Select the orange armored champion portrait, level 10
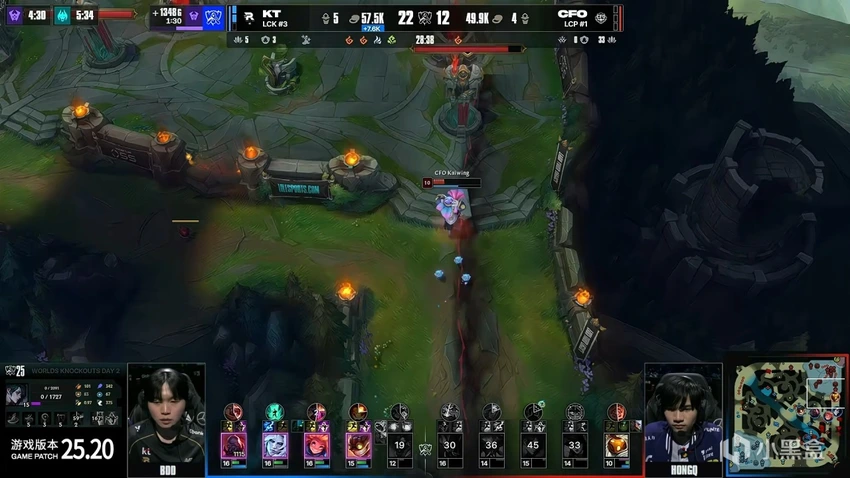 pyautogui.click(x=617, y=444)
